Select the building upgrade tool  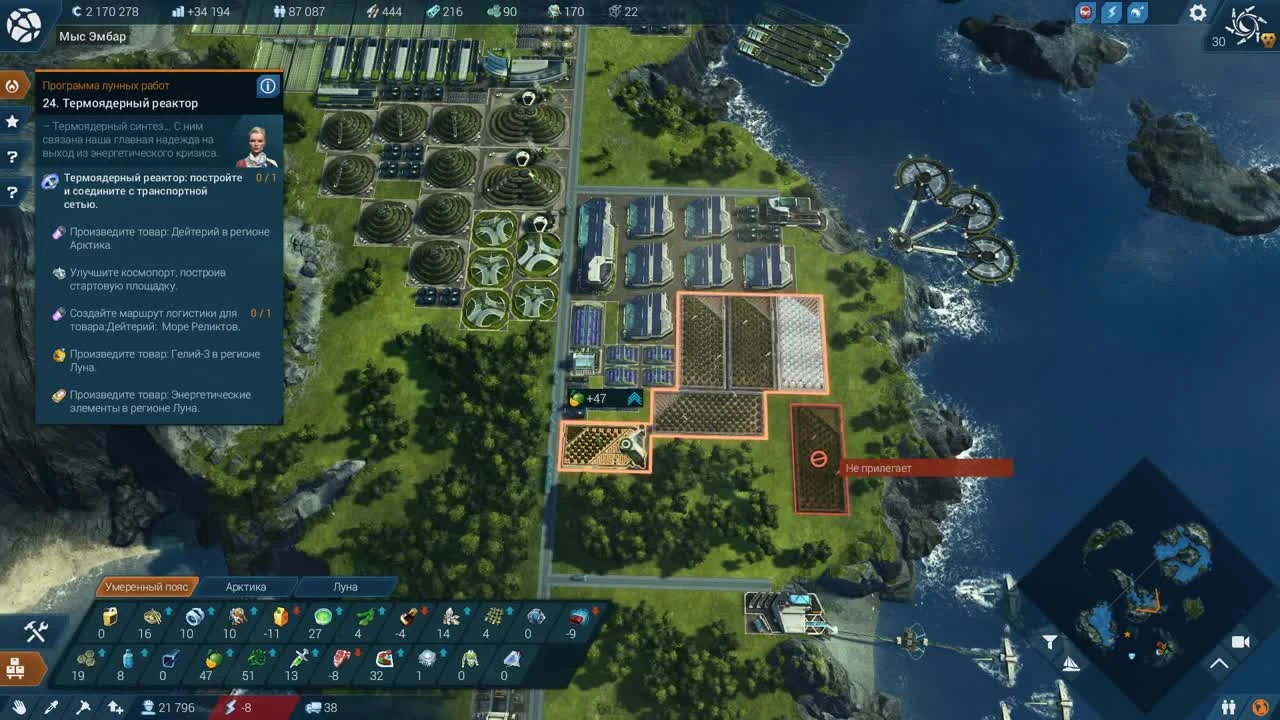tap(117, 707)
